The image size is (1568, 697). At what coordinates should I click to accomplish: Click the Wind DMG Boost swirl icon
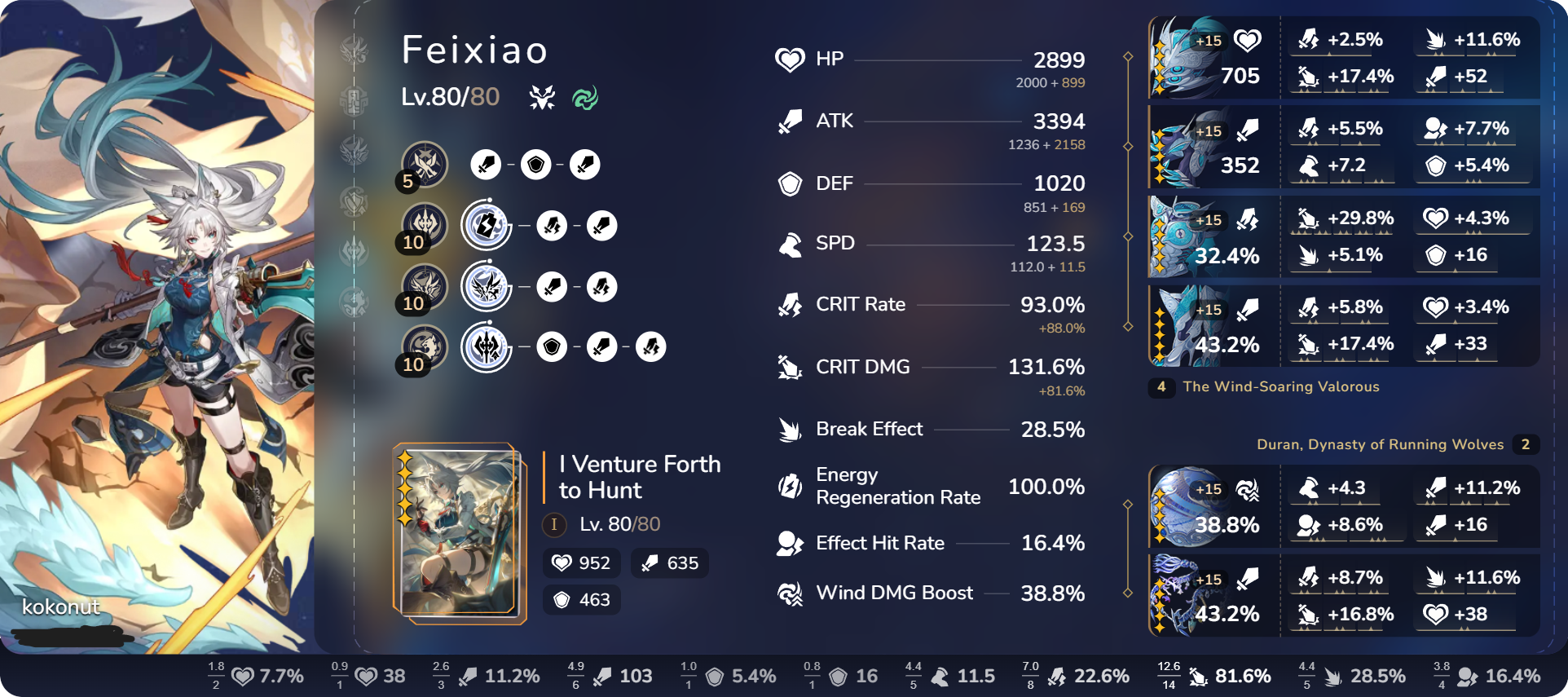(x=789, y=593)
